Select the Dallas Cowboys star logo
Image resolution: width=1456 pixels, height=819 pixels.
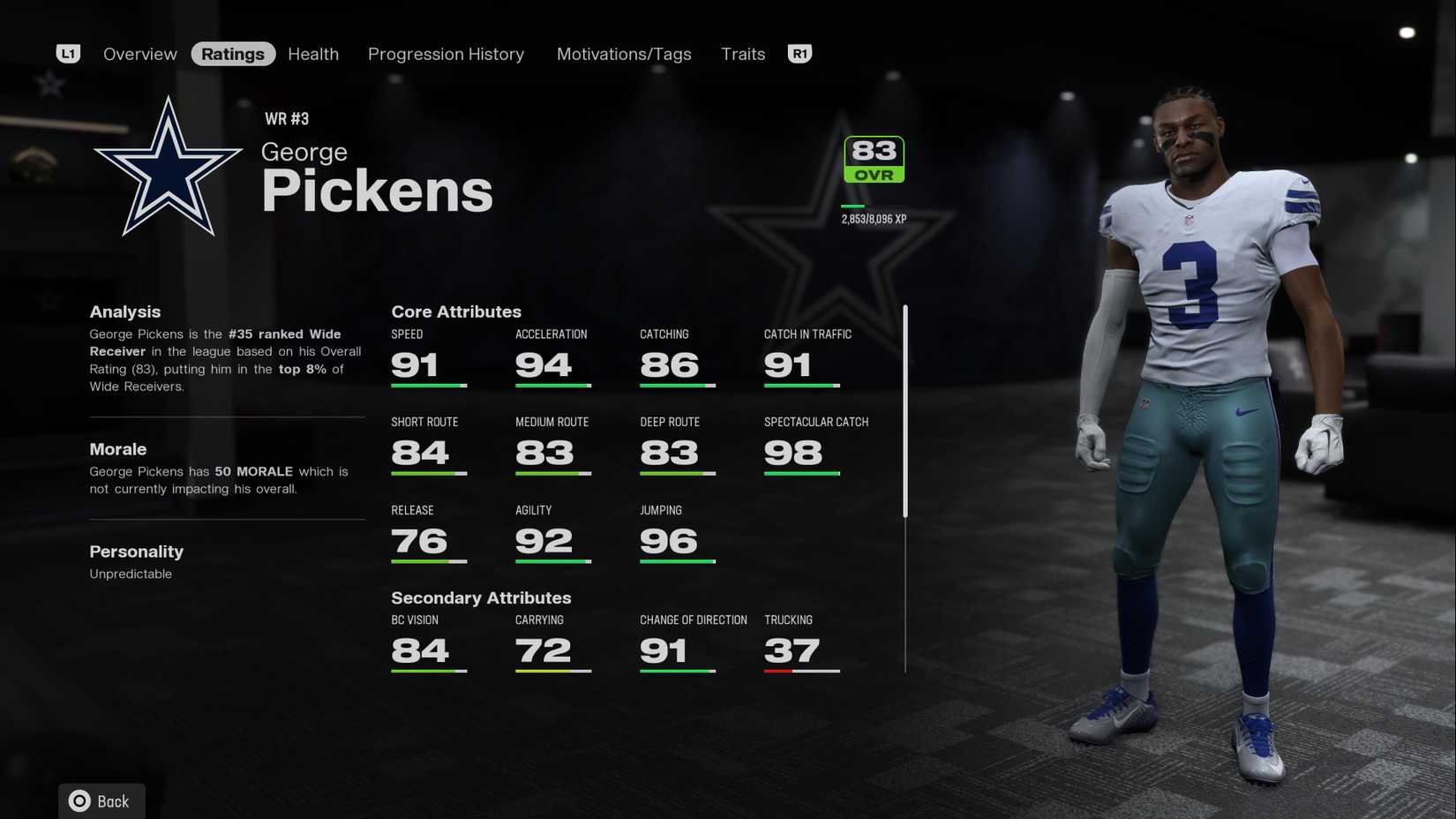point(168,163)
